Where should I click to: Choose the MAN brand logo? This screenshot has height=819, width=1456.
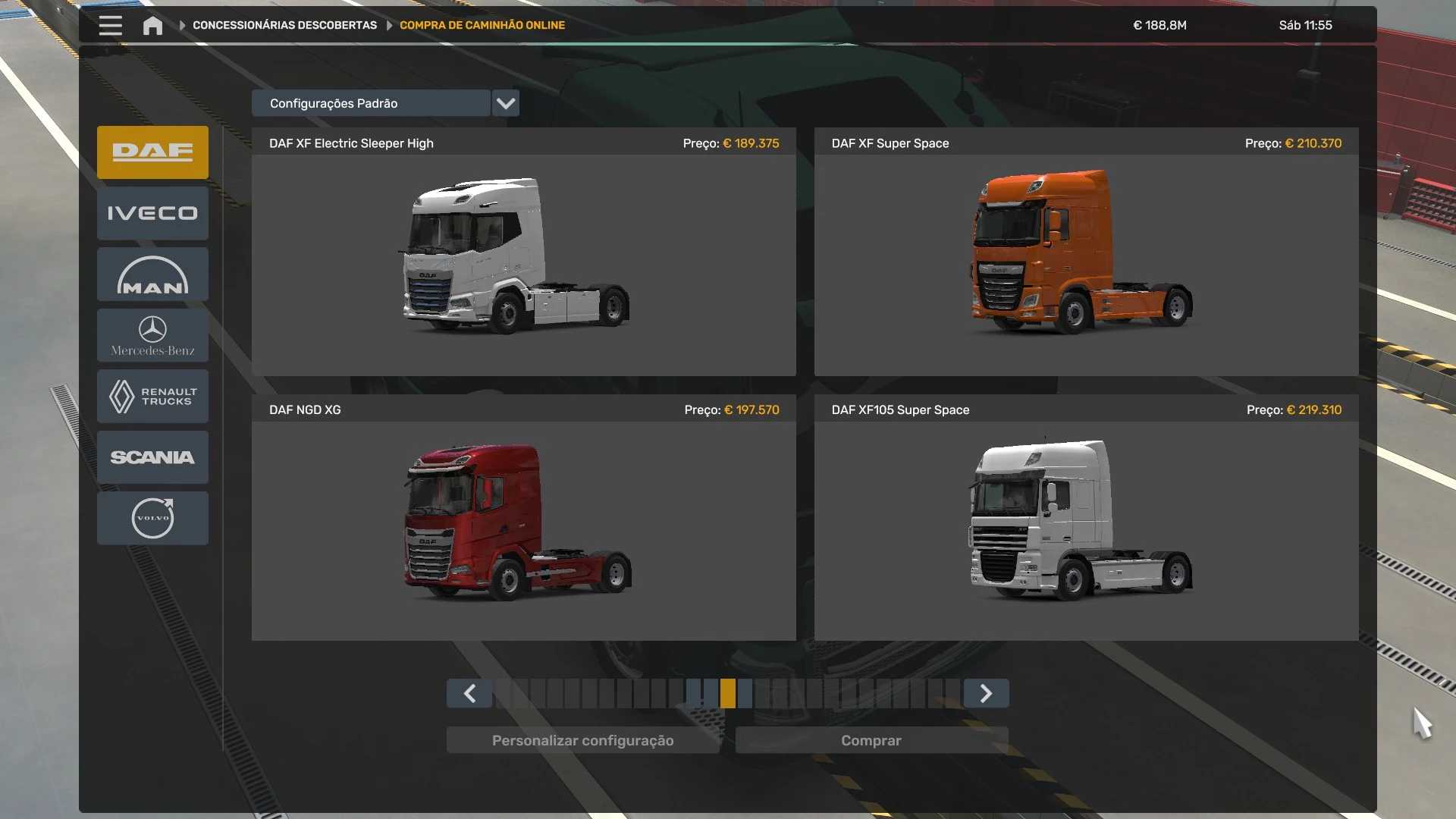click(152, 275)
